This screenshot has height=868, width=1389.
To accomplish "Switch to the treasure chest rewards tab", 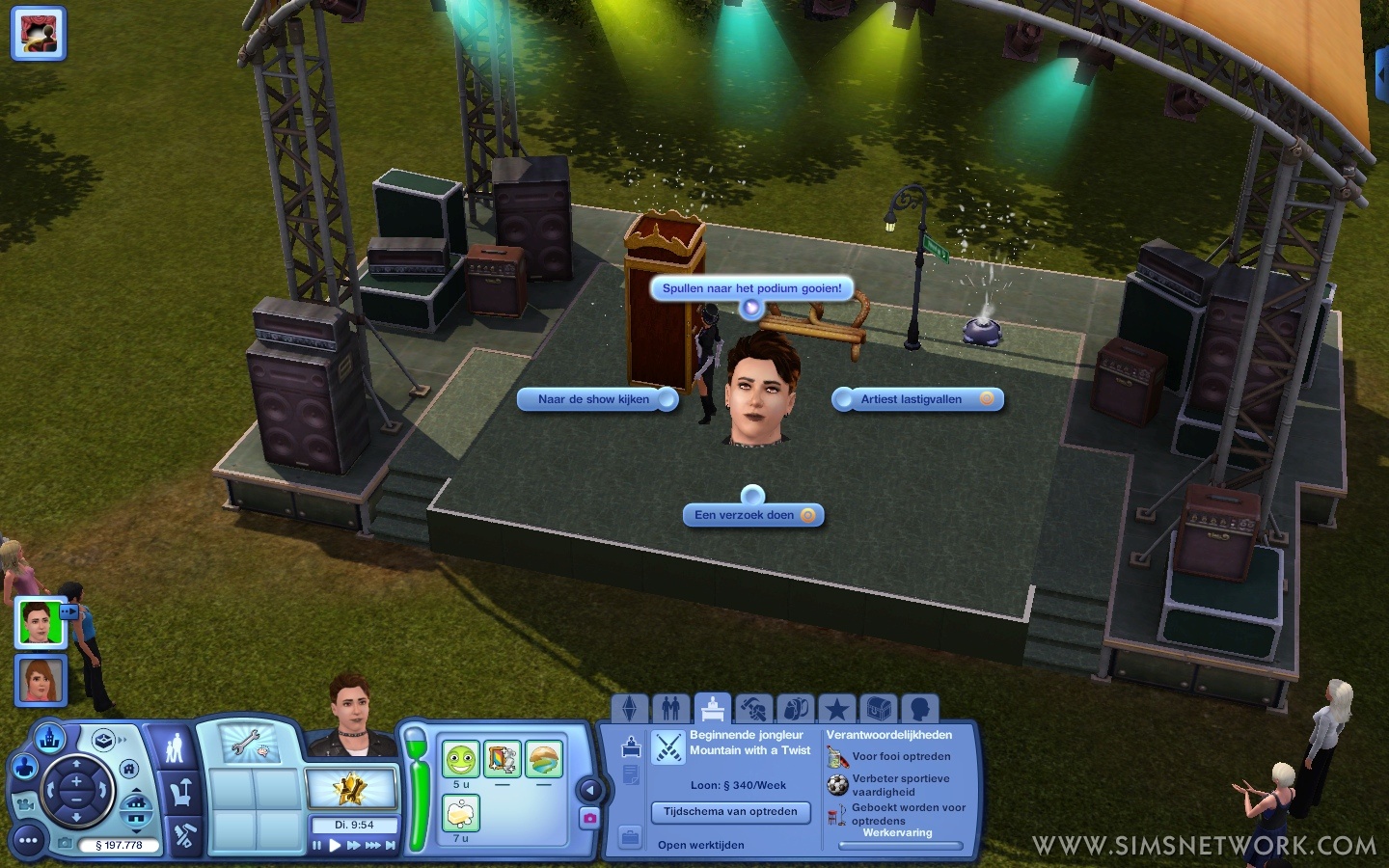I will (x=879, y=710).
